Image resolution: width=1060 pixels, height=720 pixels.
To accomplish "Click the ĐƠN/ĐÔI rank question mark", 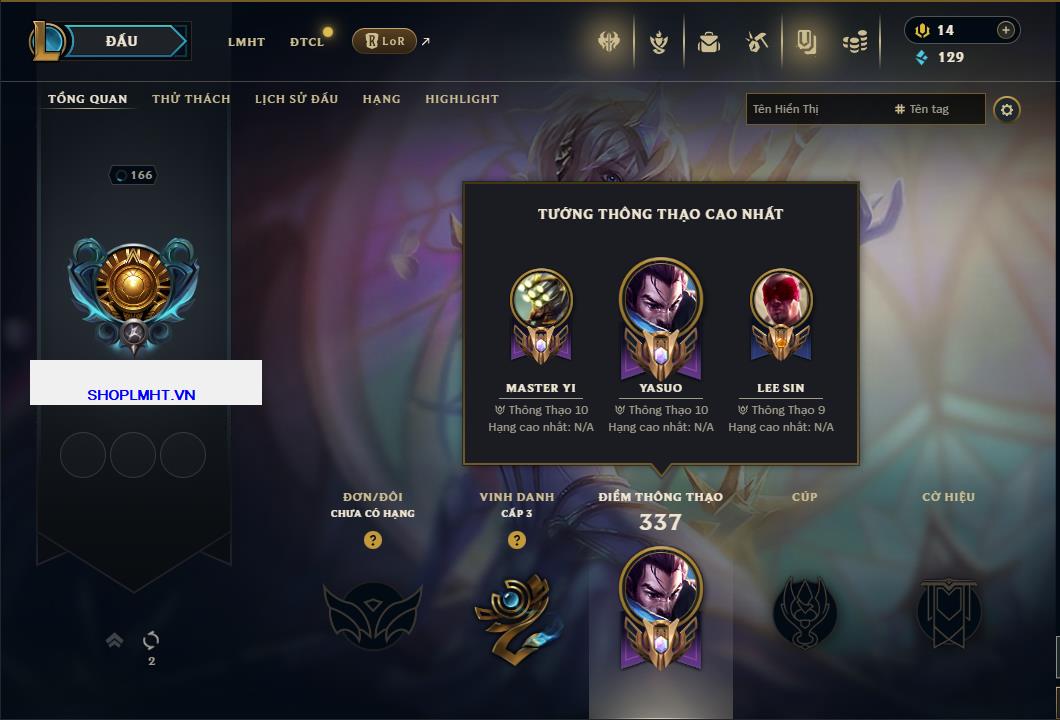I will (373, 540).
